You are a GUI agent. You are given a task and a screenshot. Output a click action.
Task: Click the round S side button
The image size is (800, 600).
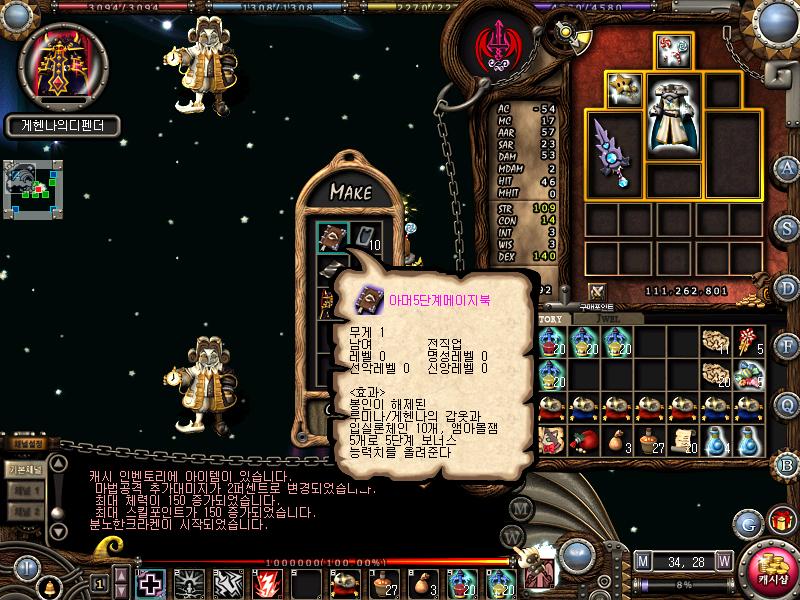[788, 227]
